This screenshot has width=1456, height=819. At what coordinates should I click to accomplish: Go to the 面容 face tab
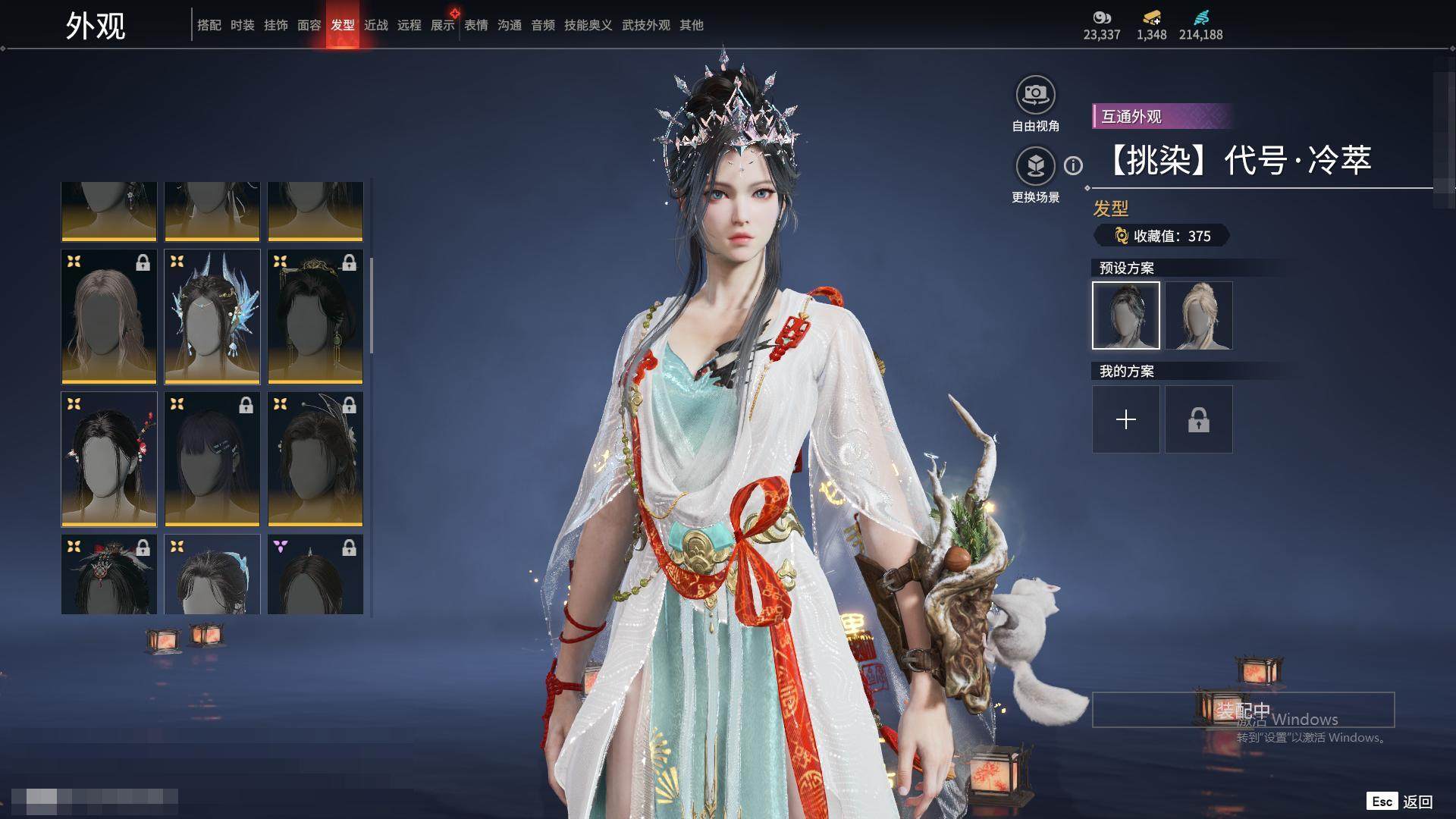[x=309, y=25]
